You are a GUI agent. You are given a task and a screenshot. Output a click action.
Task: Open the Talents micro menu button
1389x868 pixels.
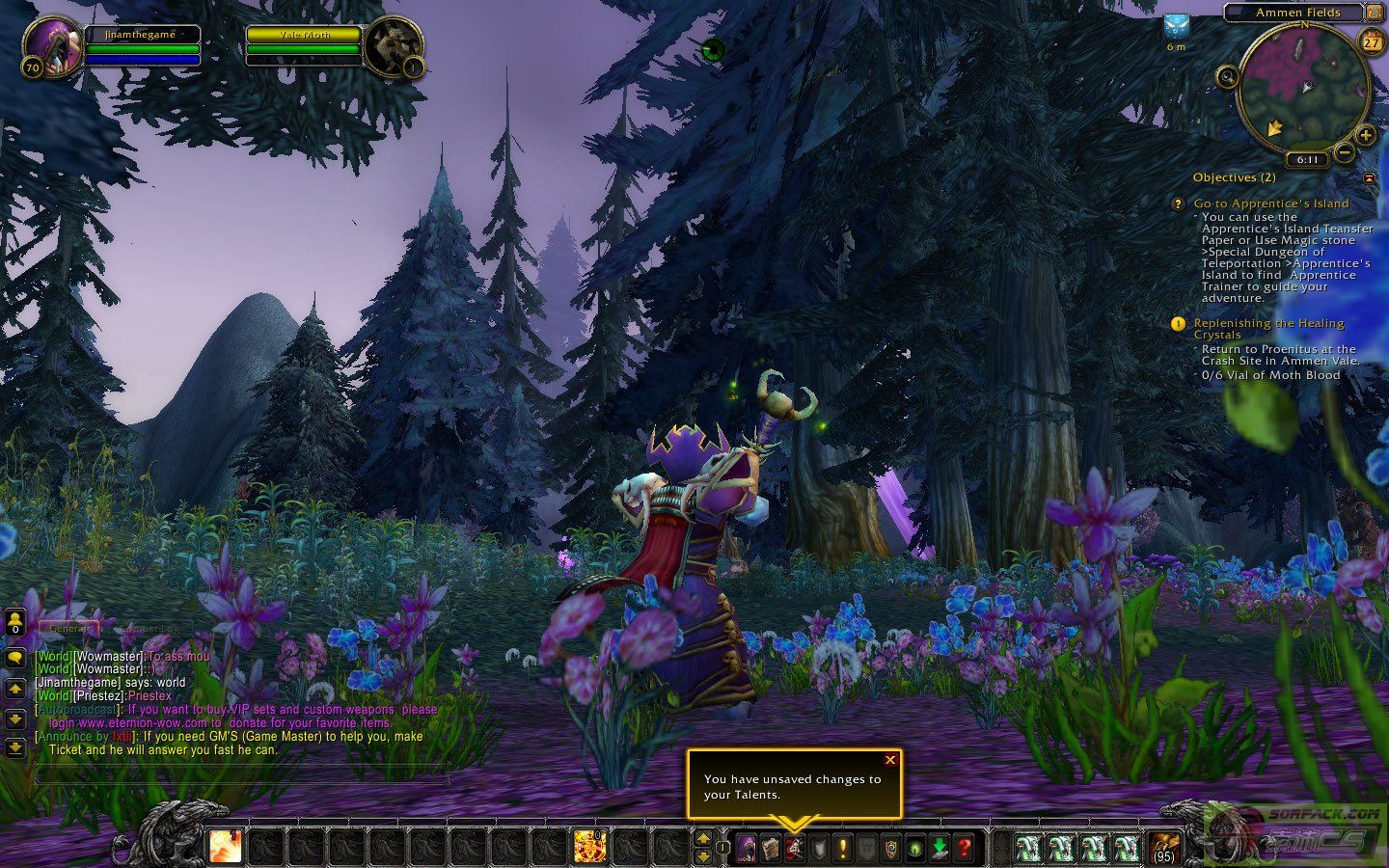point(794,849)
